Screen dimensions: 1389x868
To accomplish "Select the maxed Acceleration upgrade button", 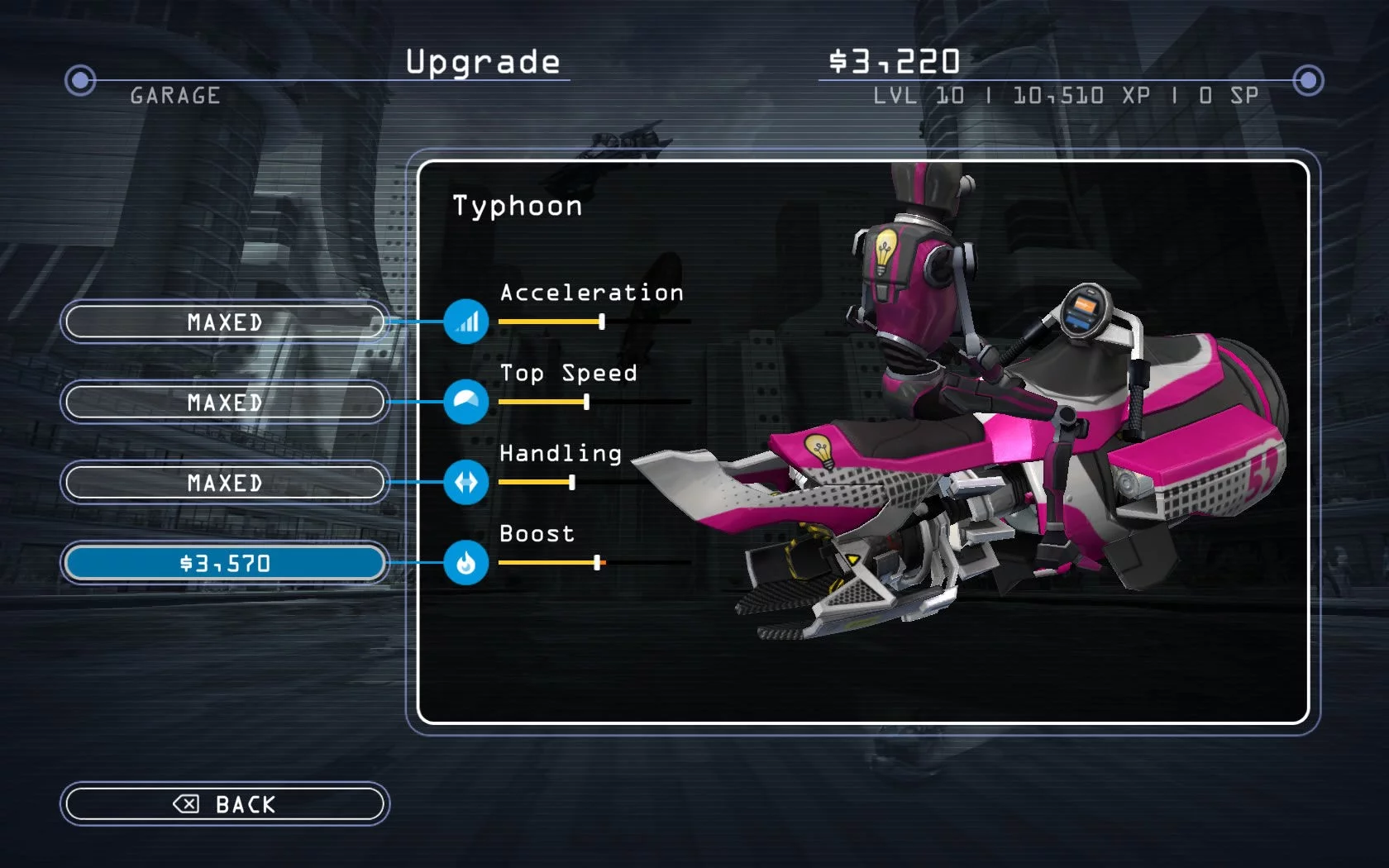I will (x=225, y=322).
